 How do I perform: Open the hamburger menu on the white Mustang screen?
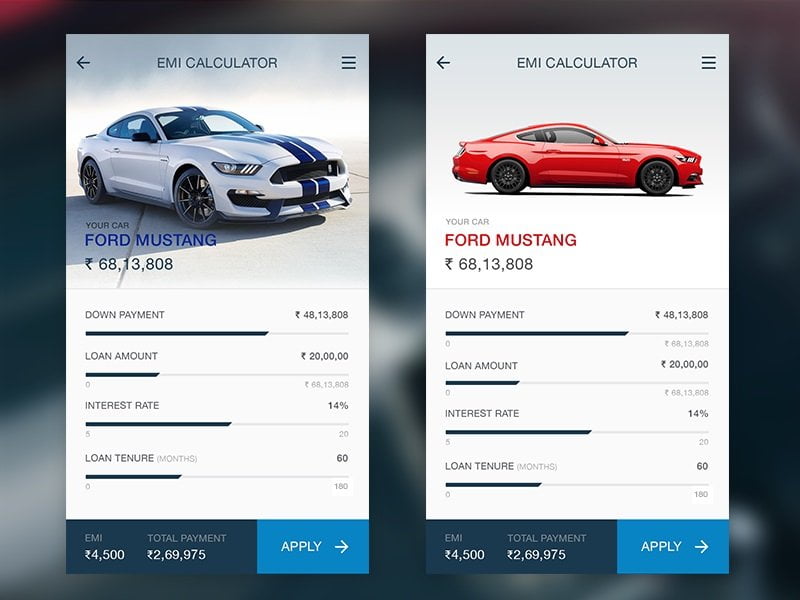click(348, 63)
